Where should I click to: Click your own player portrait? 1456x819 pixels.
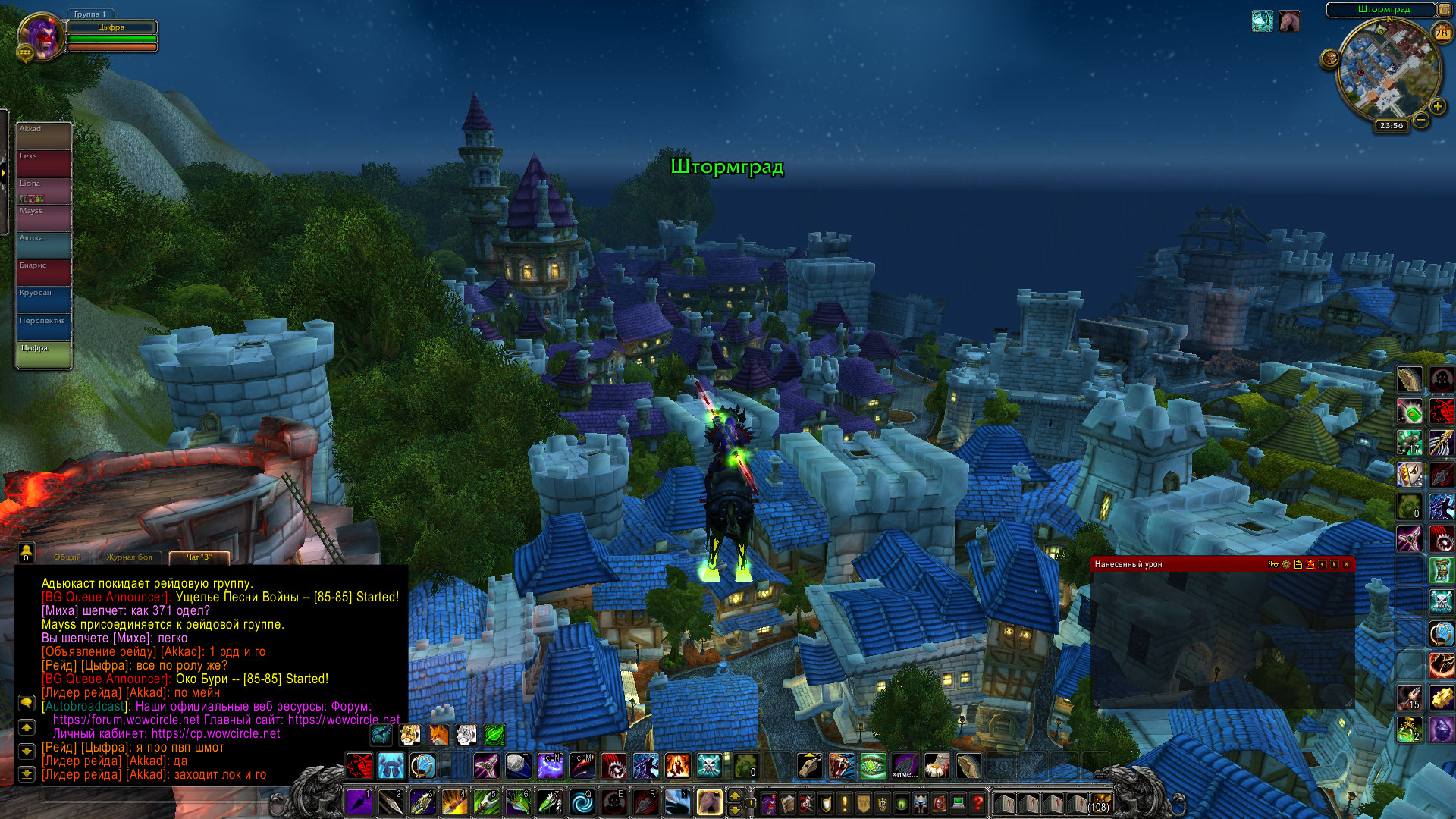click(42, 35)
